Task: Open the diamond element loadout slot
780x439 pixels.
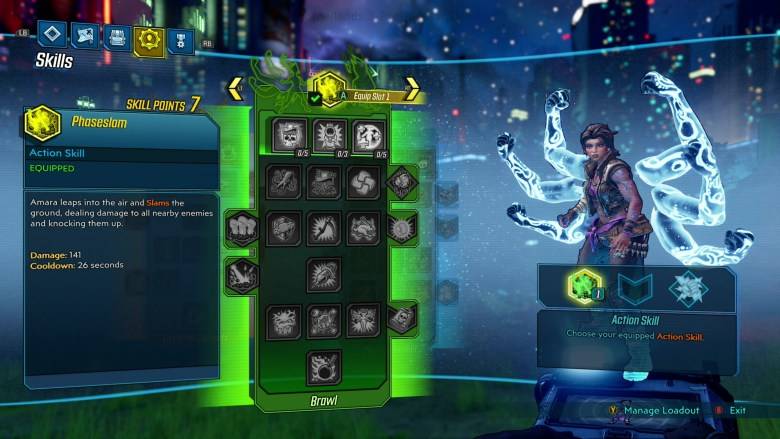Action: (x=688, y=289)
